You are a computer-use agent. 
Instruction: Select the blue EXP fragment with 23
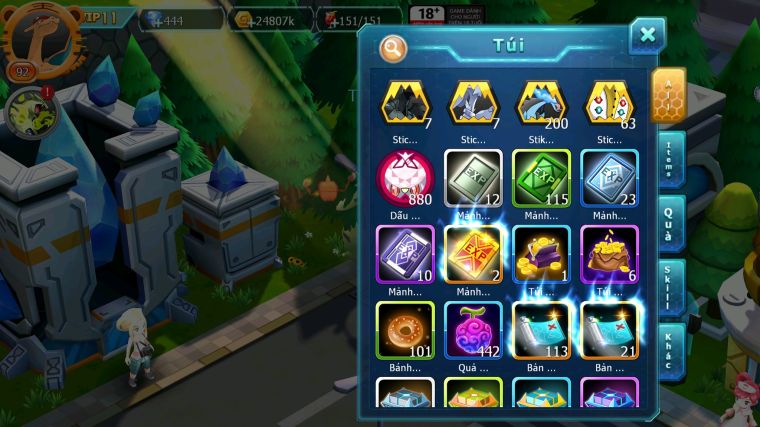click(609, 178)
